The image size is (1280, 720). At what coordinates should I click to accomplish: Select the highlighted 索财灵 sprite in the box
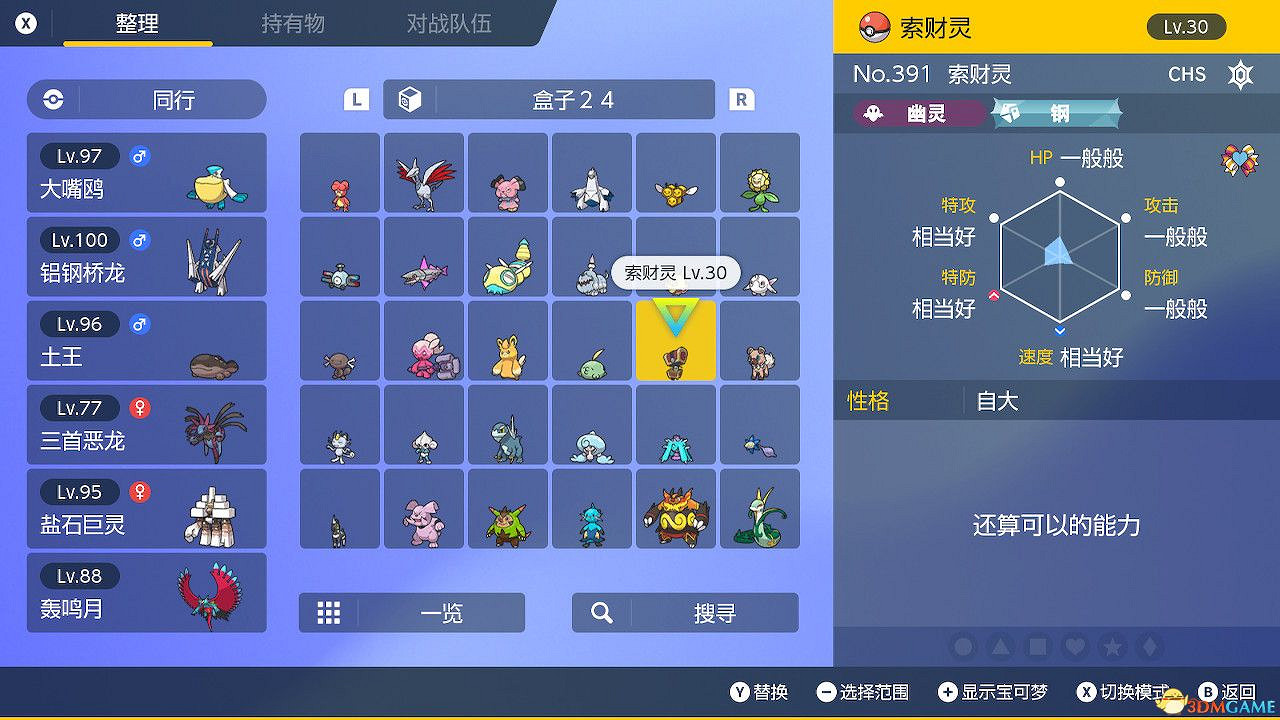tap(675, 340)
